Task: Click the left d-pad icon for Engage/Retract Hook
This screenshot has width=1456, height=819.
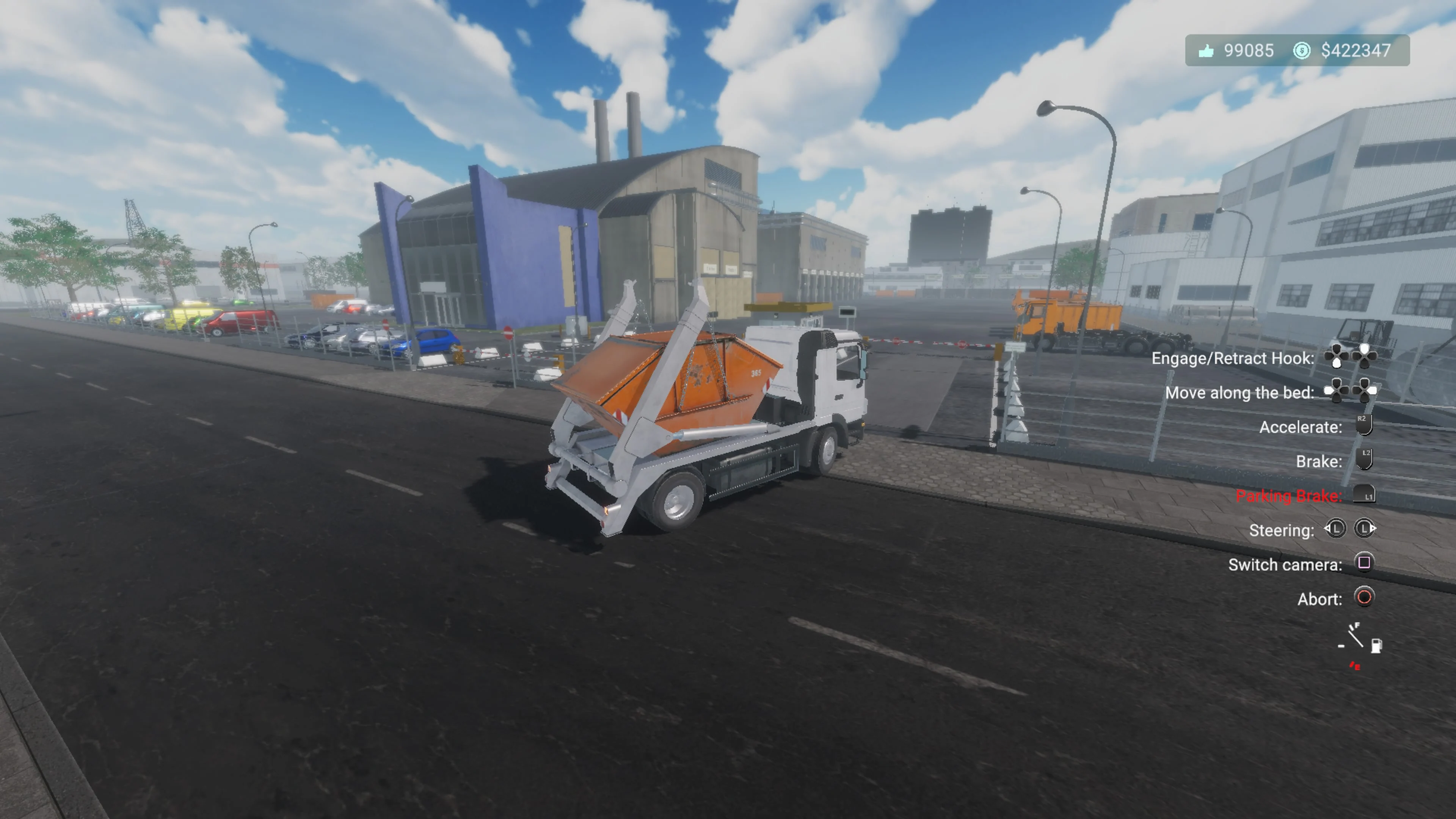Action: pos(1337,356)
